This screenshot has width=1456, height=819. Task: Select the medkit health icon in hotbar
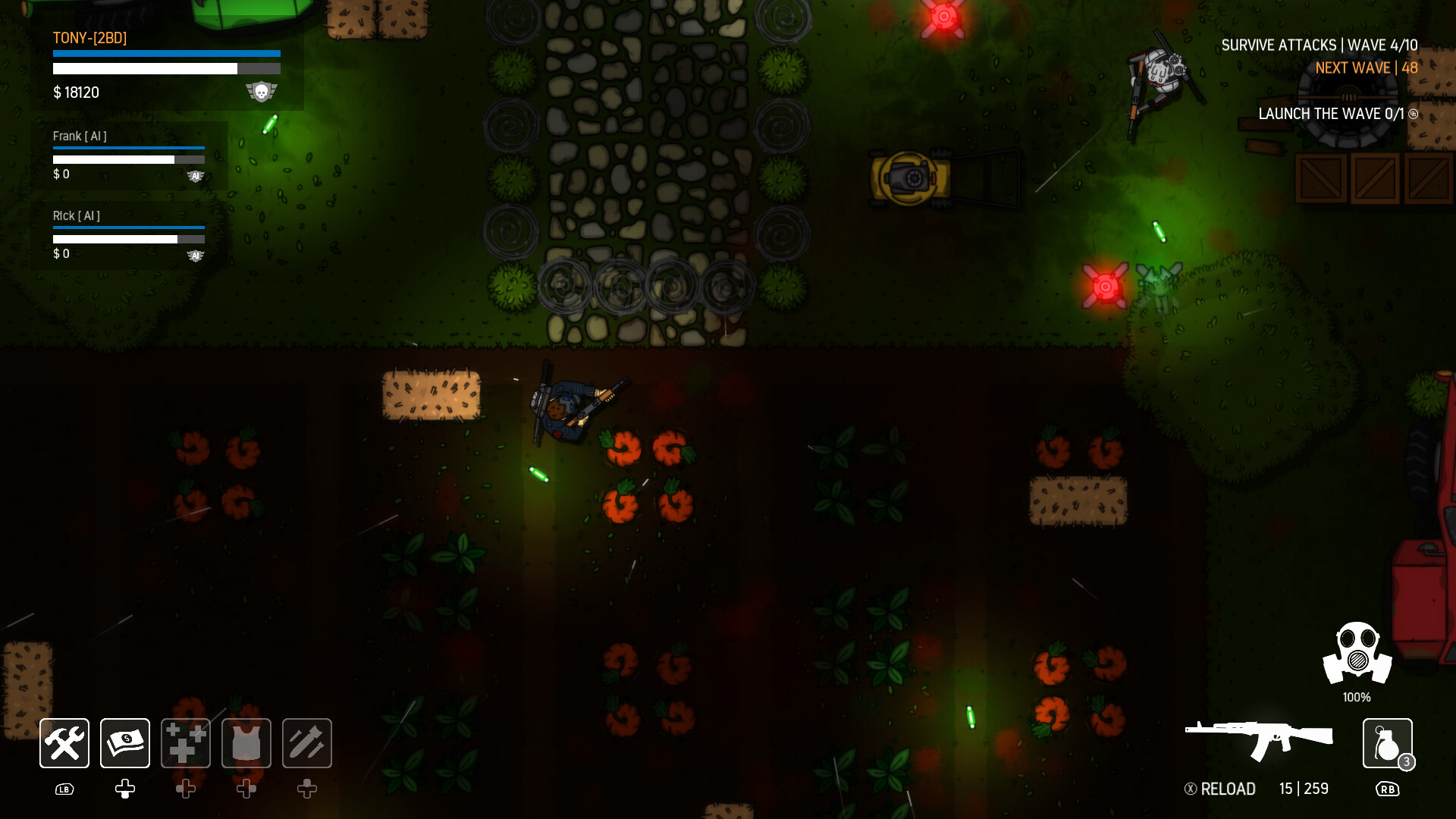pos(185,743)
